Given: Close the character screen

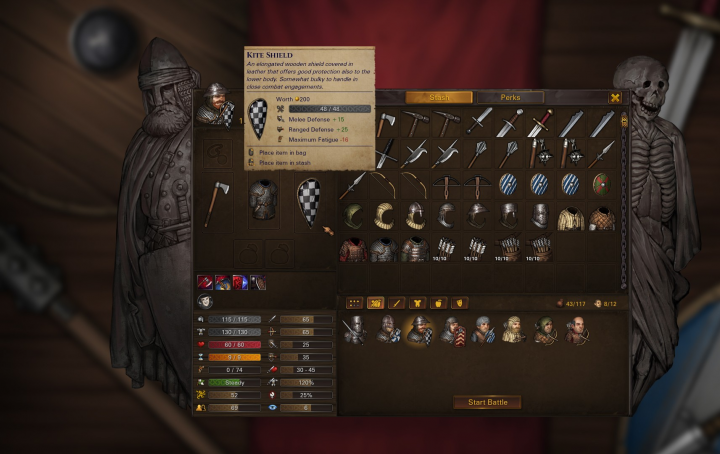Looking at the screenshot, I should pos(614,97).
